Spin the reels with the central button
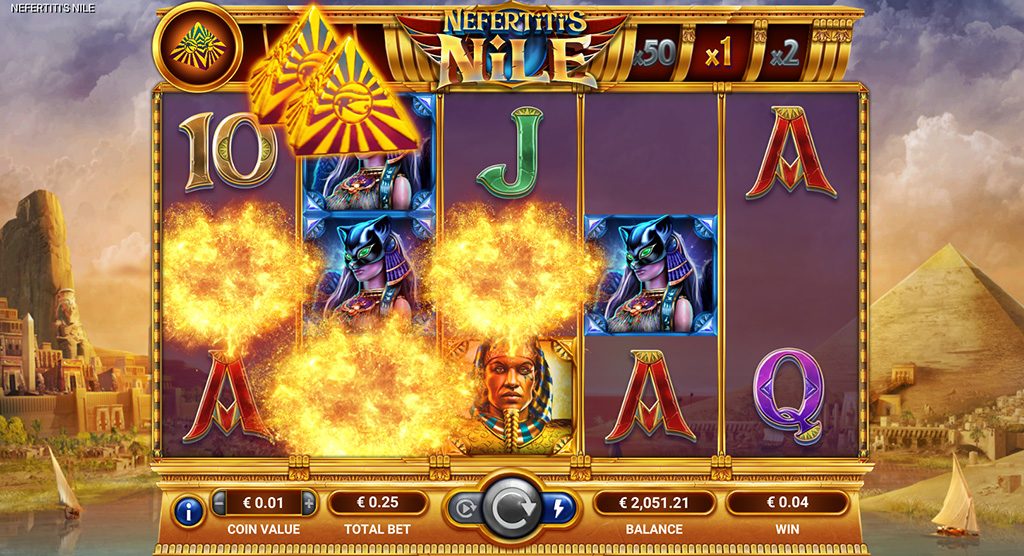 tap(511, 507)
